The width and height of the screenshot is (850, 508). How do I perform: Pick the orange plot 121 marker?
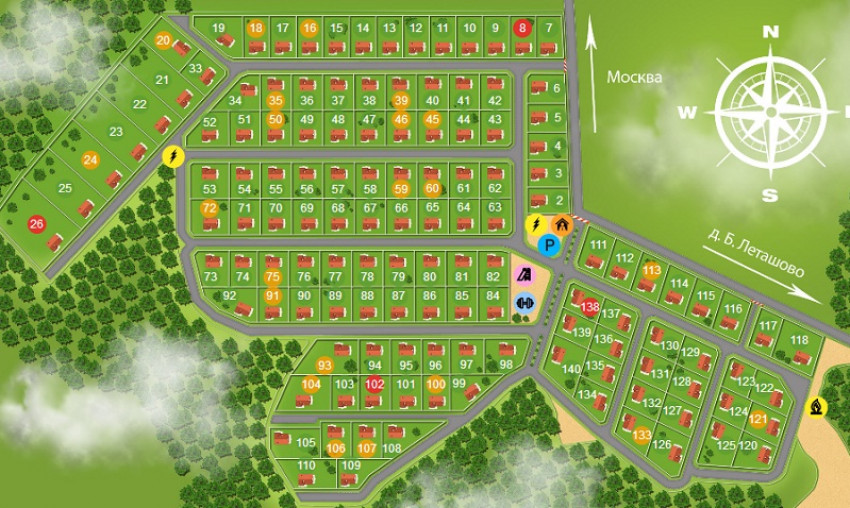757,420
